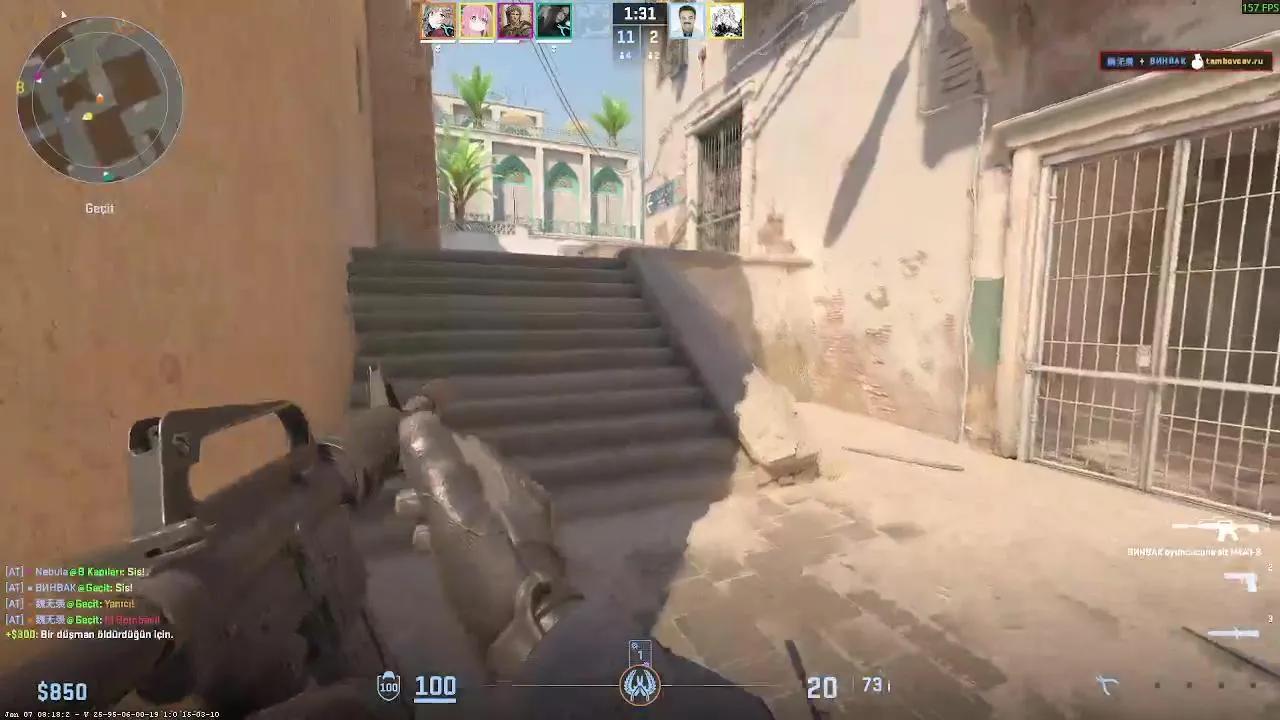Click the armor shield icon showing 100
Image resolution: width=1280 pixels, height=720 pixels.
(x=387, y=686)
